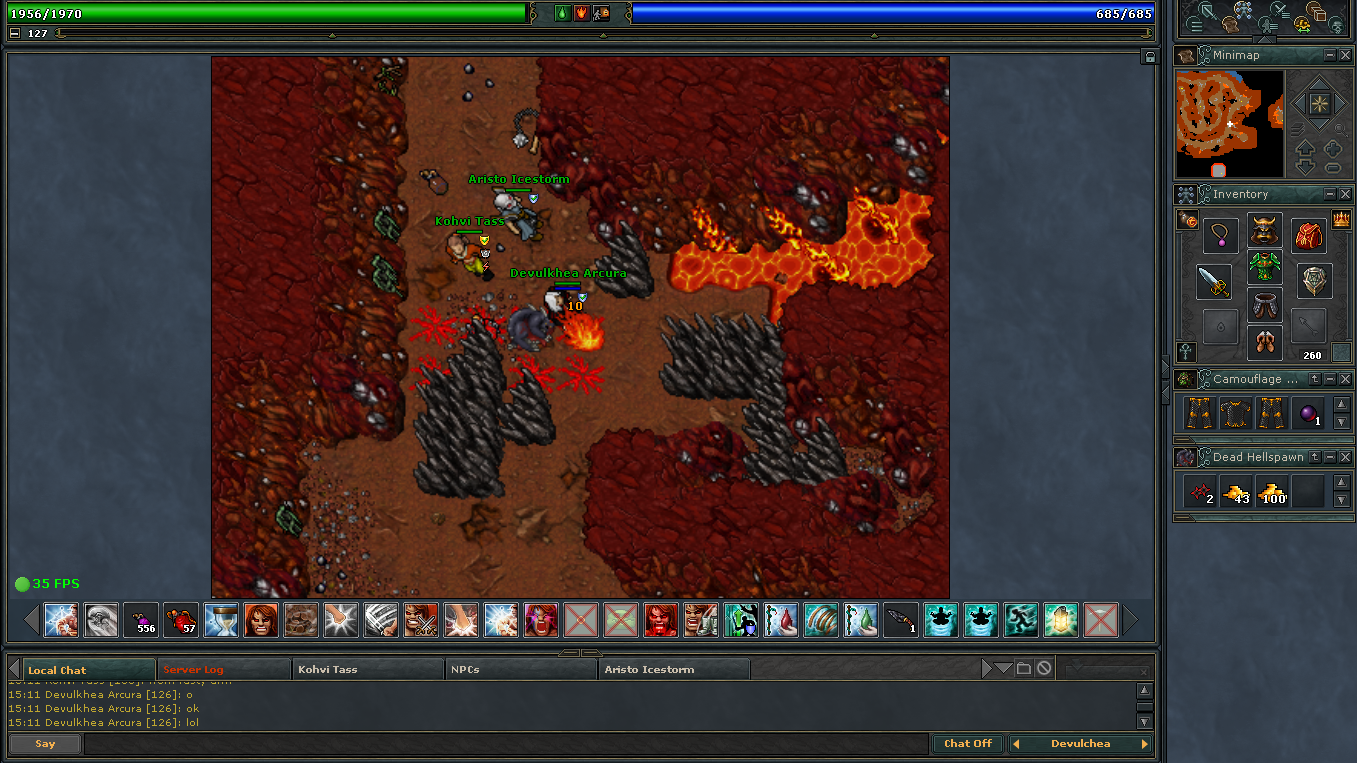Select the red backpack in Inventory
Viewport: 1357px width, 763px height.
[1309, 236]
